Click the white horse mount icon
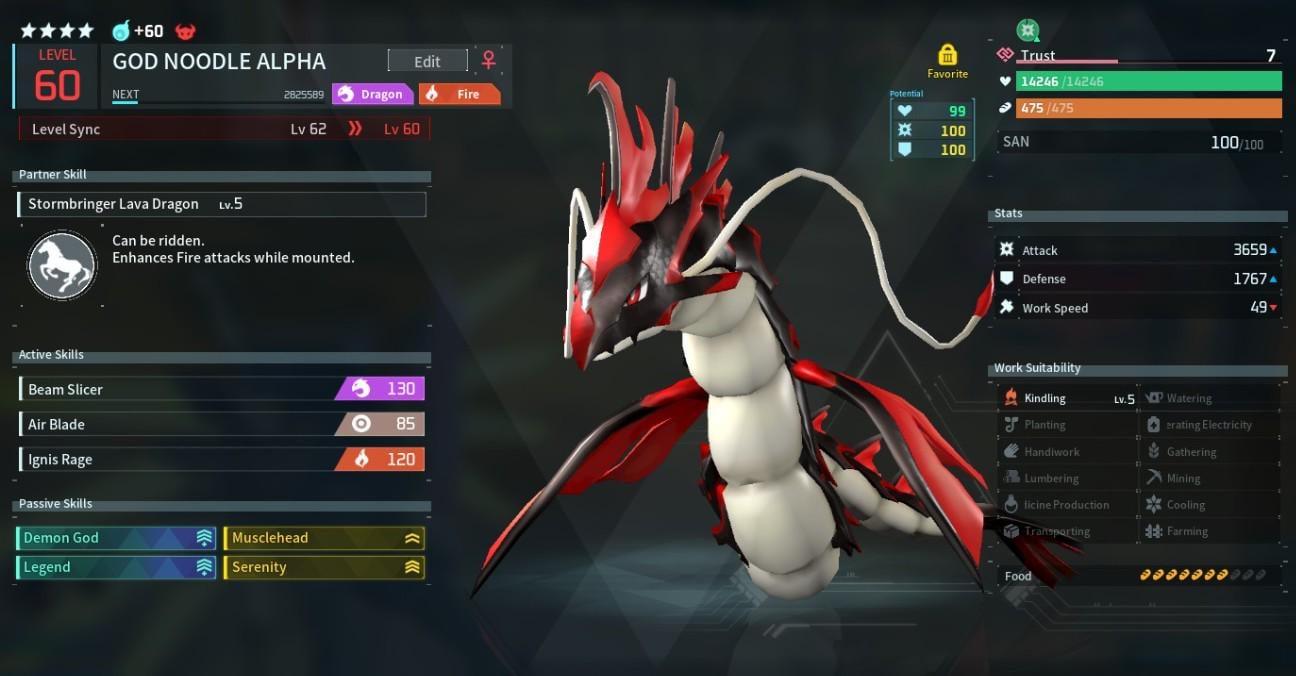Viewport: 1296px width, 676px height. tap(62, 265)
